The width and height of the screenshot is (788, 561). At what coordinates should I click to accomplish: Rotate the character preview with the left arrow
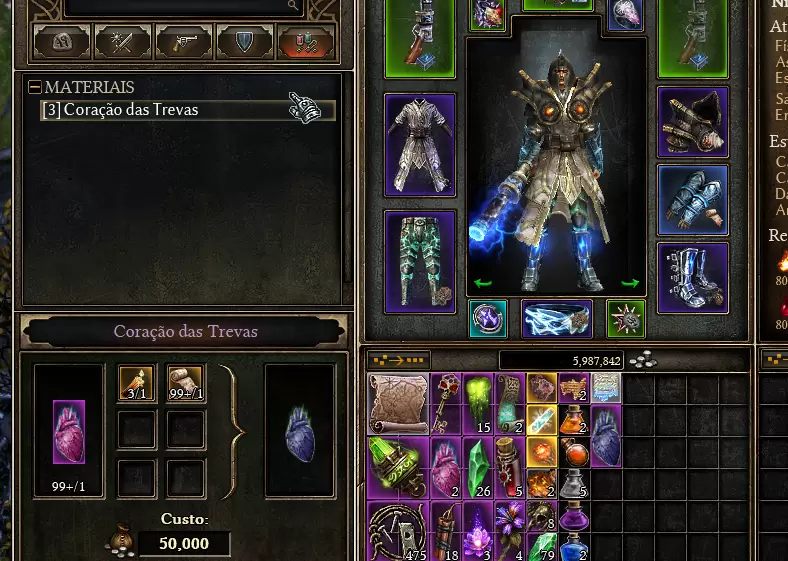[482, 283]
